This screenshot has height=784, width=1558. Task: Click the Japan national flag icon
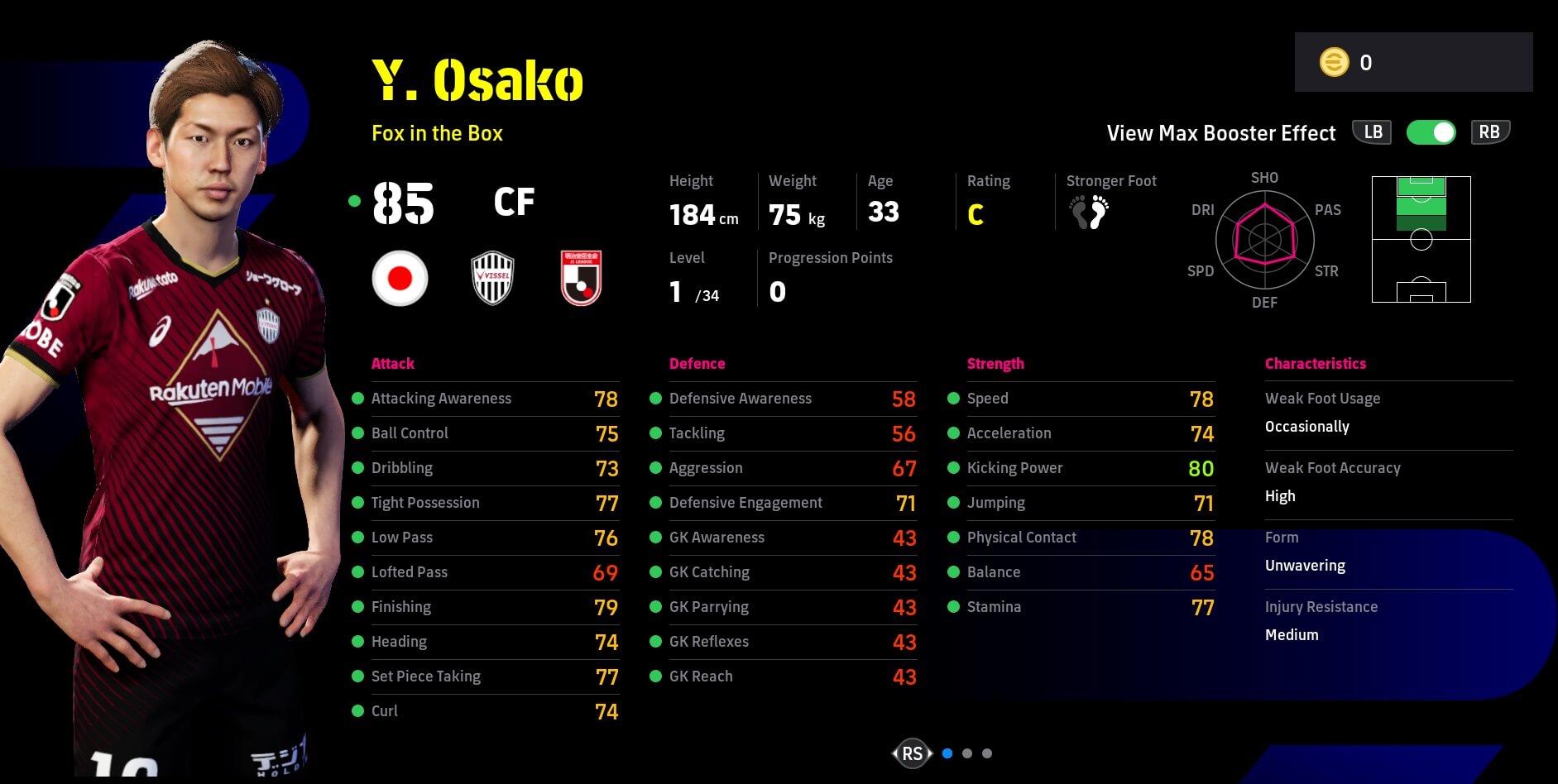400,279
